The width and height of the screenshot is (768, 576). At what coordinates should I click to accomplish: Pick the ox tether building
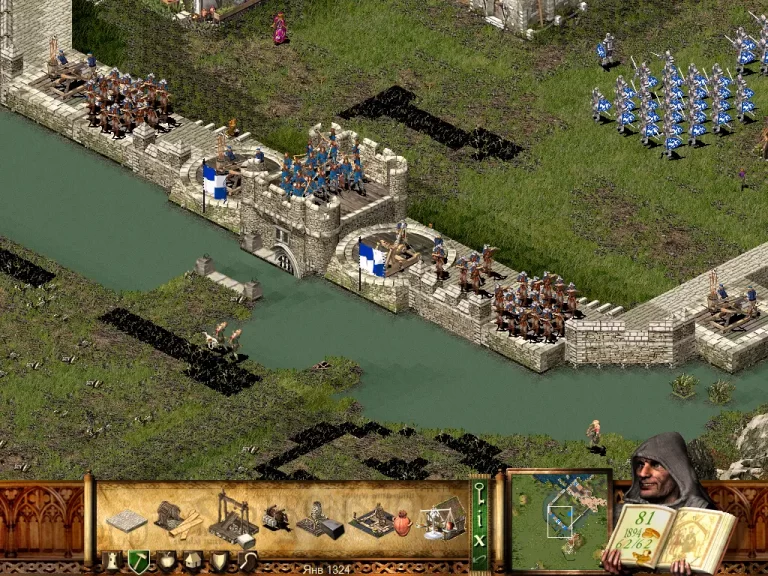pyautogui.click(x=275, y=517)
